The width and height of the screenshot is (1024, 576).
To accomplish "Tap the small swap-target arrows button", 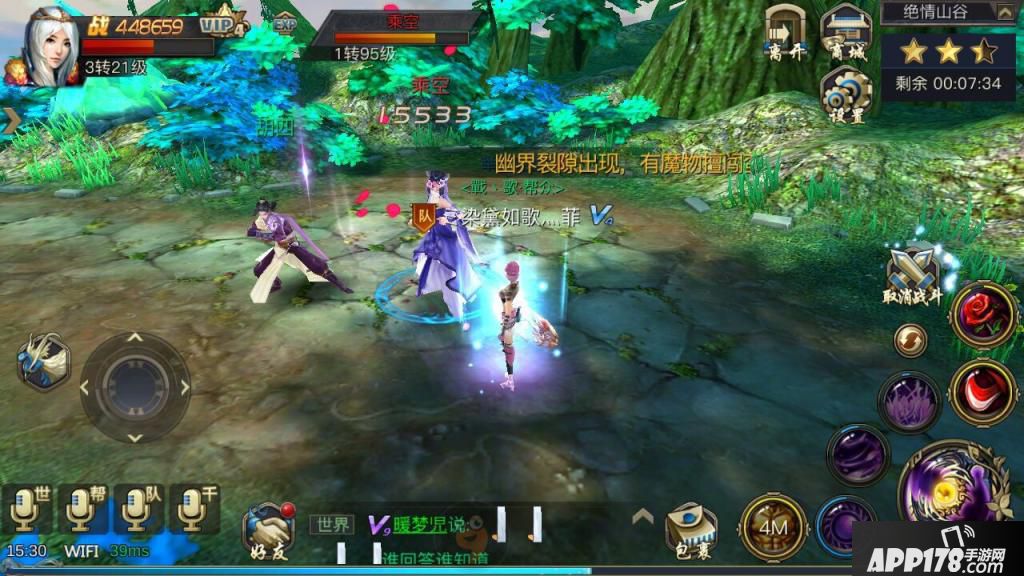I will pos(910,340).
